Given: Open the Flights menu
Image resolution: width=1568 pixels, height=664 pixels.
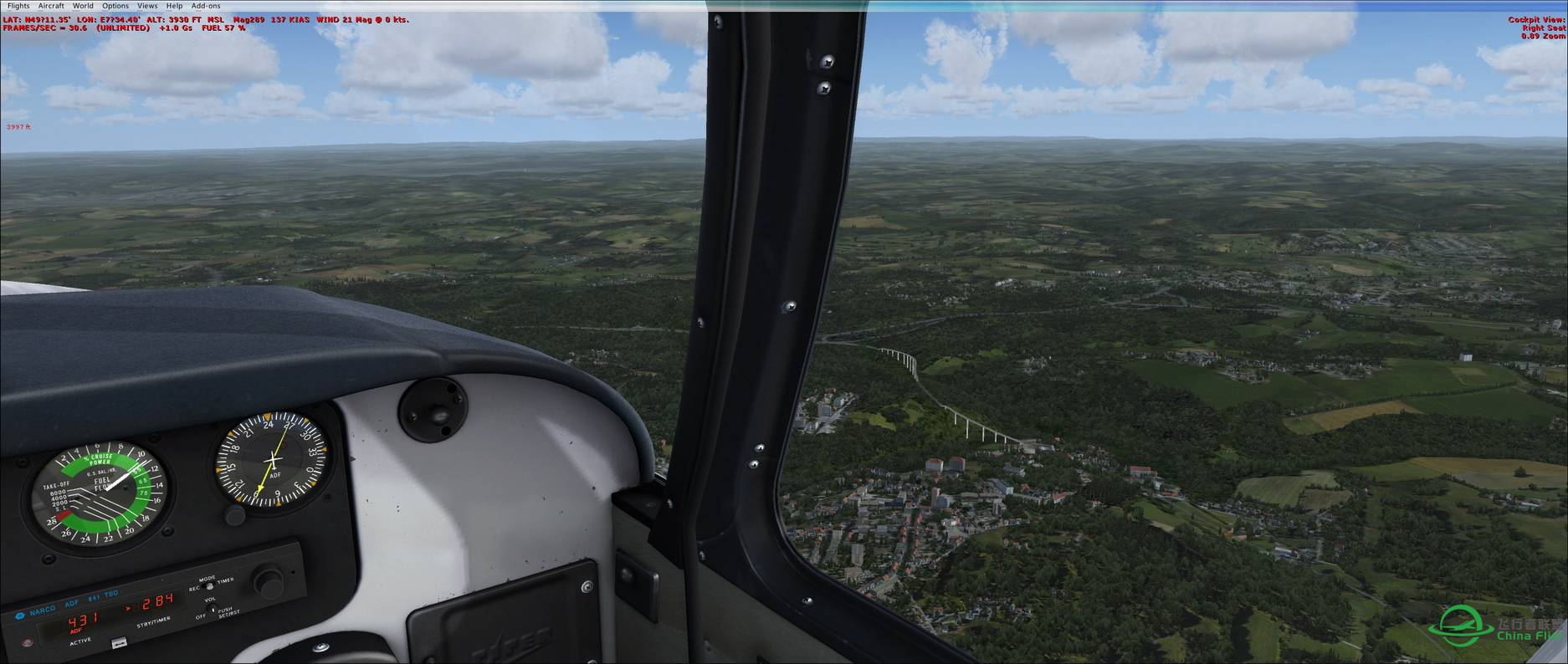Looking at the screenshot, I should pos(18,6).
